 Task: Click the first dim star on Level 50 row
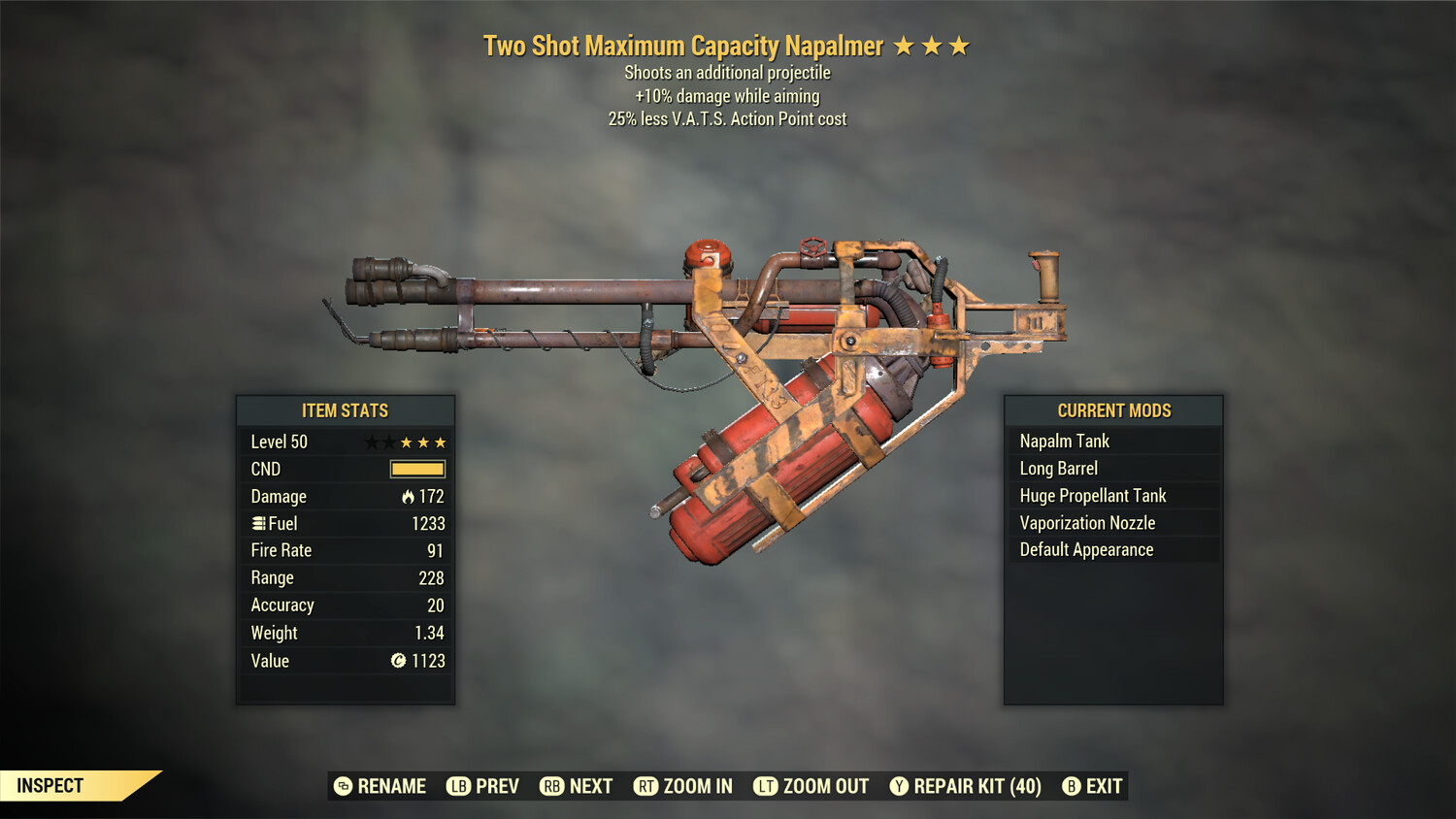coord(372,442)
